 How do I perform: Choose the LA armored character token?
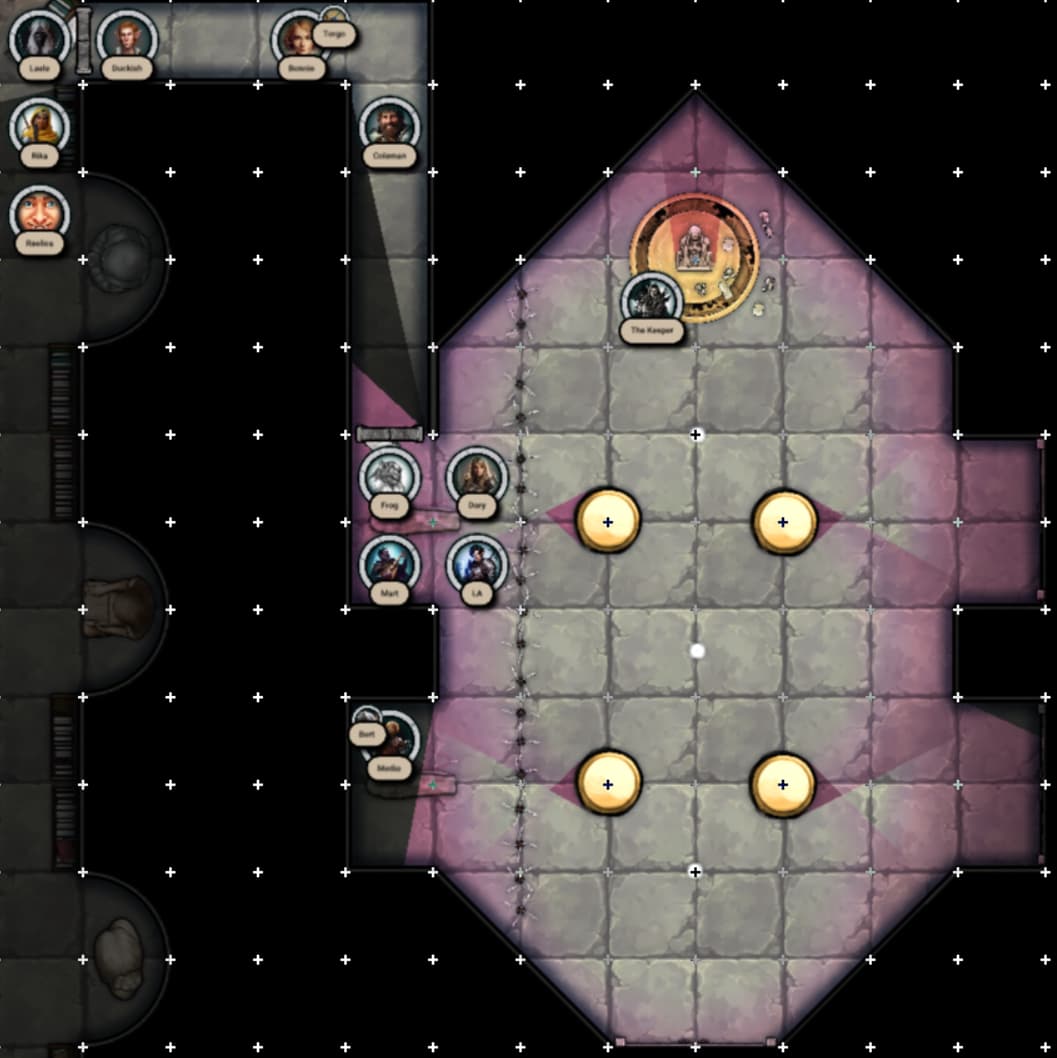point(476,564)
